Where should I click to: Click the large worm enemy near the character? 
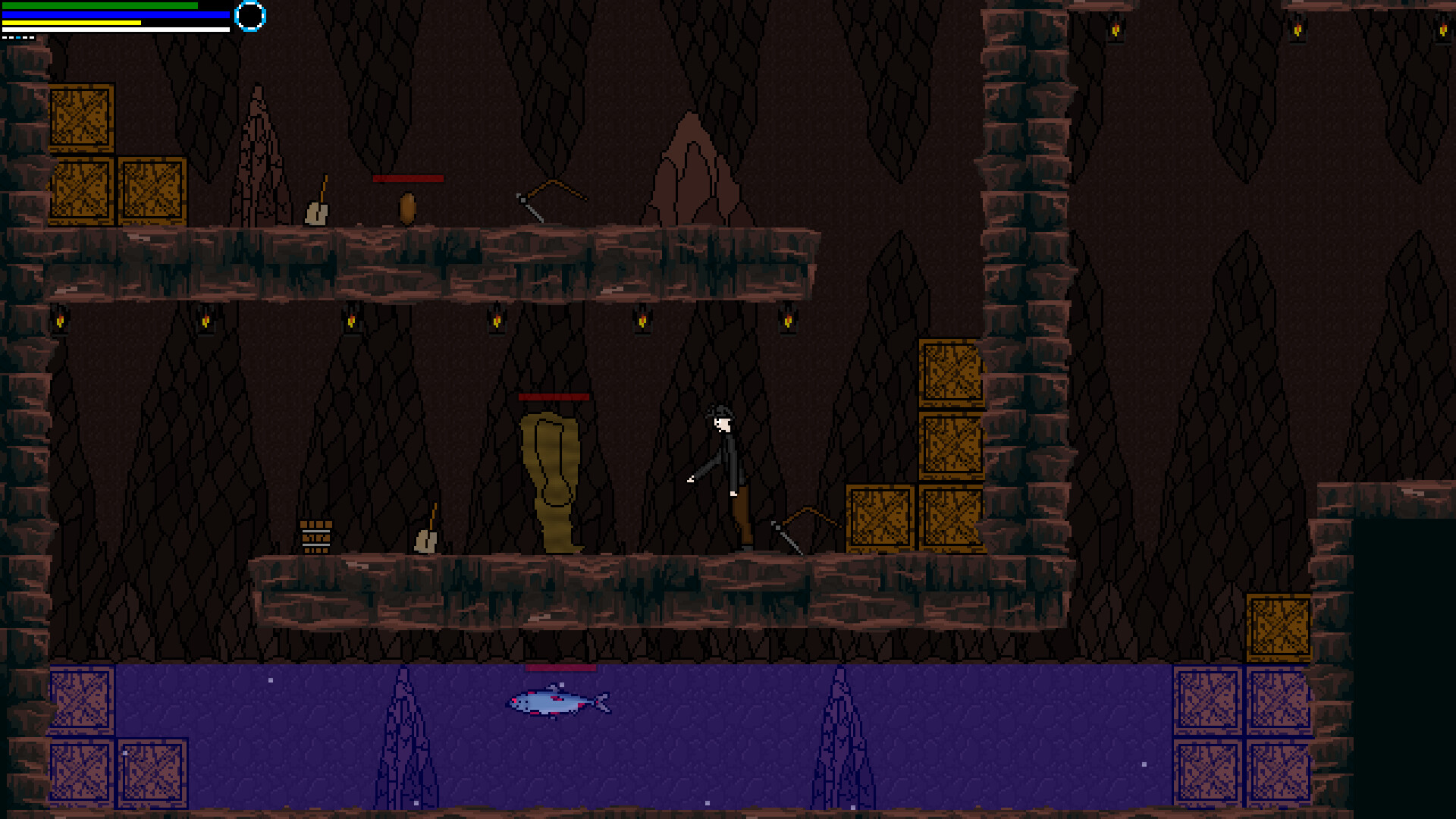[550, 478]
